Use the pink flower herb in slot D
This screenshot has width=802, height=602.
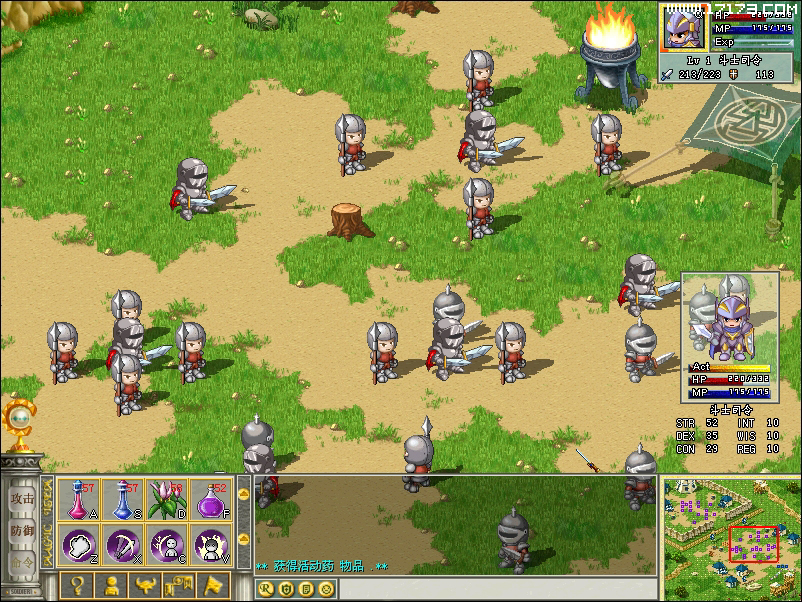click(x=166, y=499)
